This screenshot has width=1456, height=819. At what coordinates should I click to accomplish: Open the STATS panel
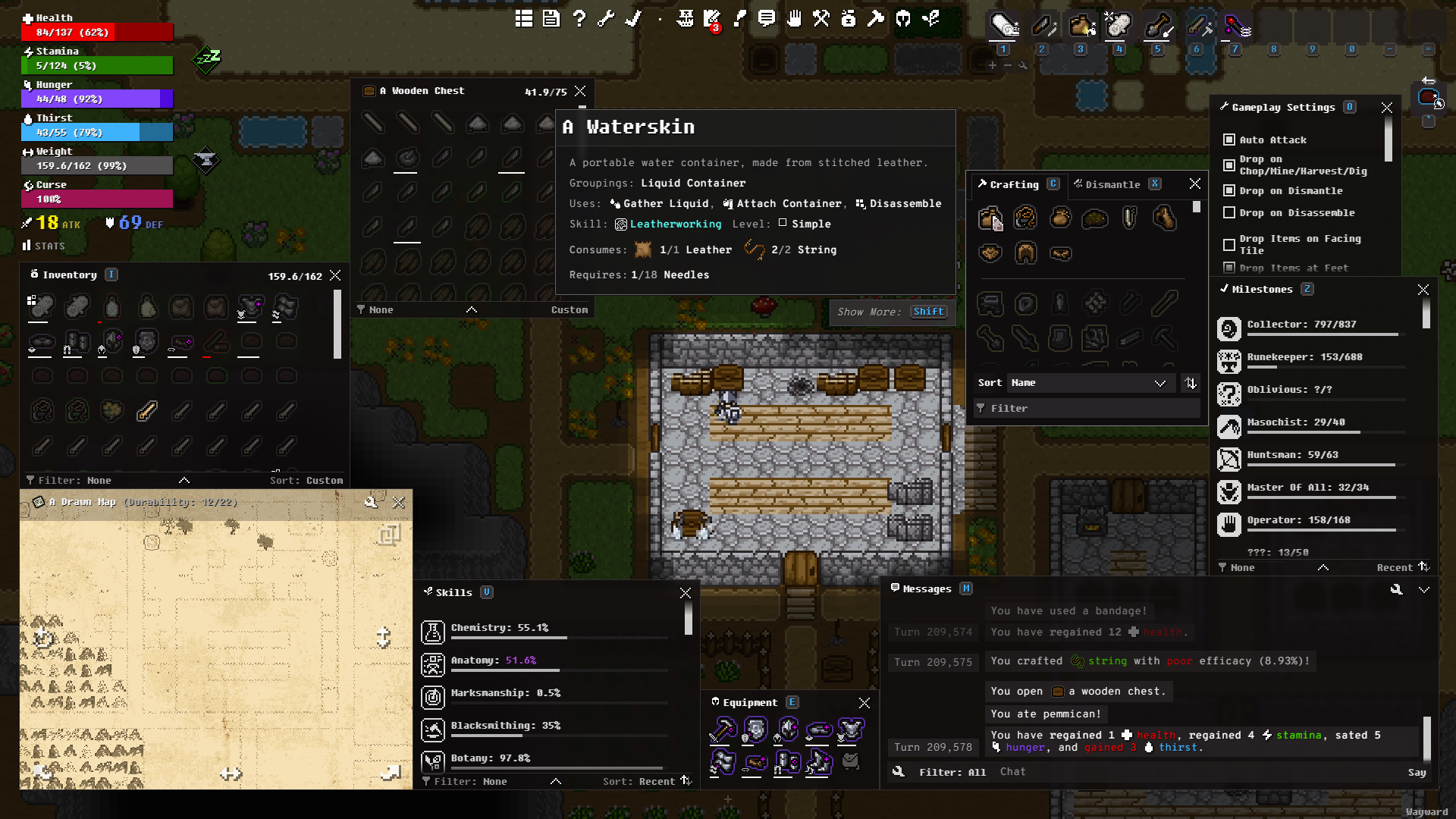44,246
